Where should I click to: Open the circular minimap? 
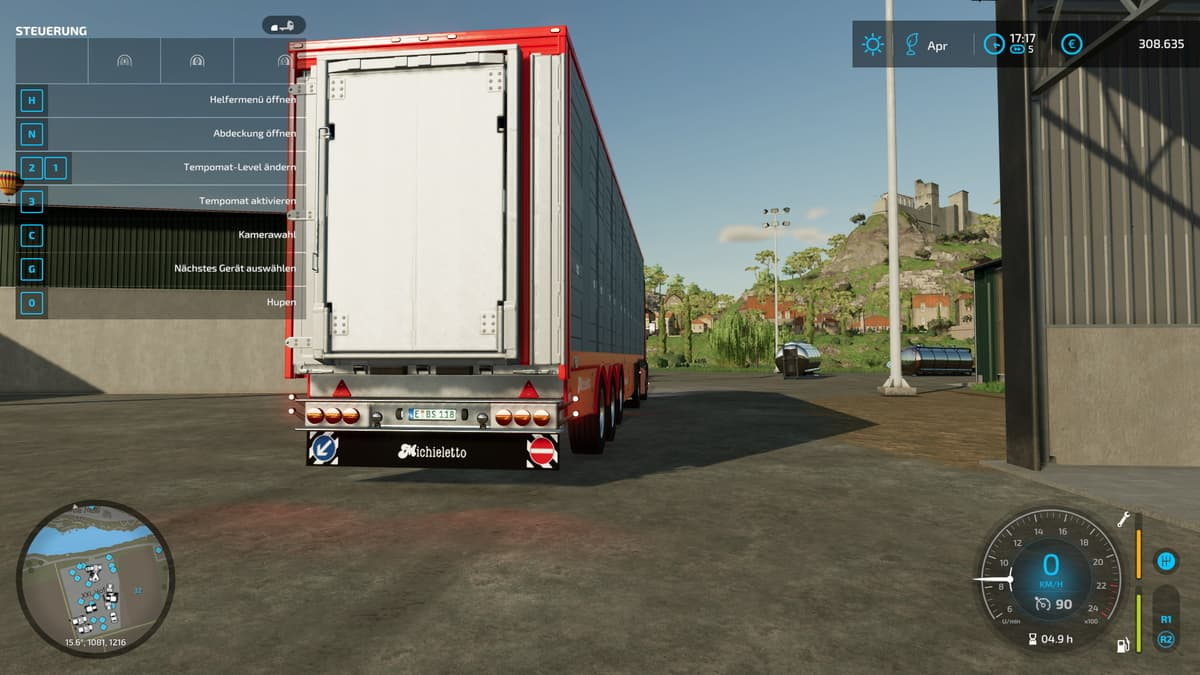95,578
